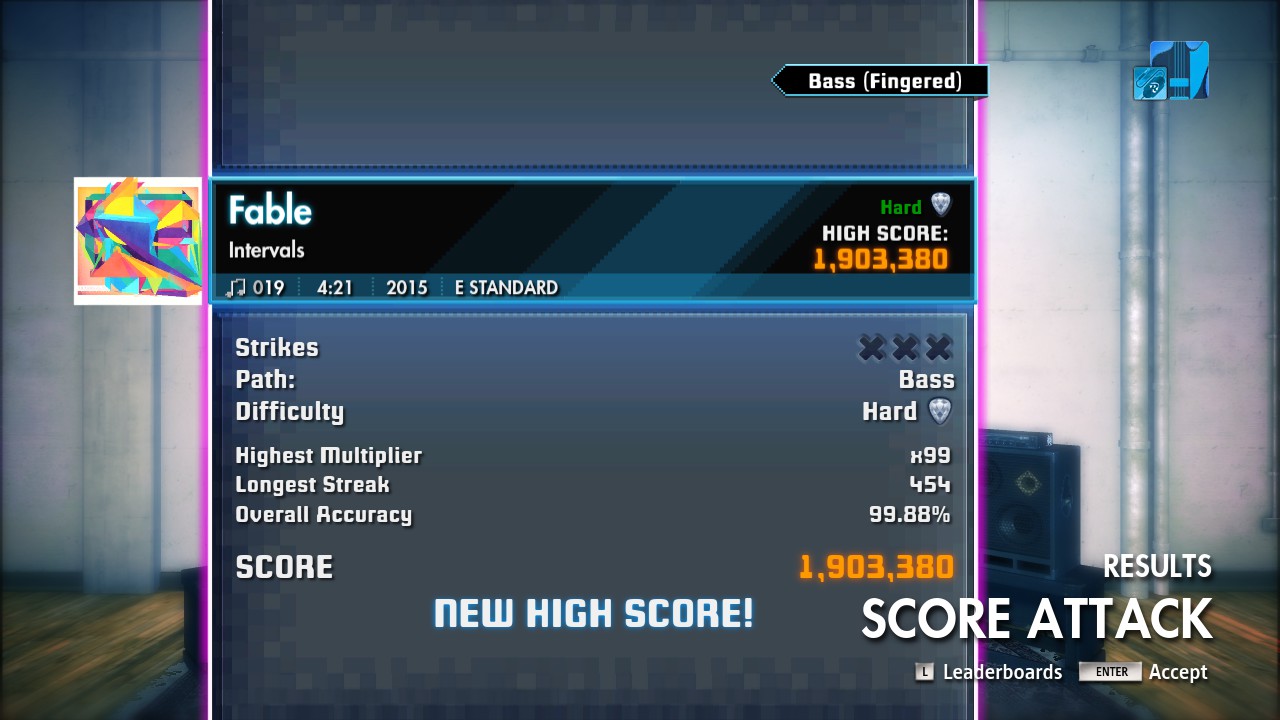Click the orange high score 1,903,380
This screenshot has width=1280, height=720.
[880, 258]
